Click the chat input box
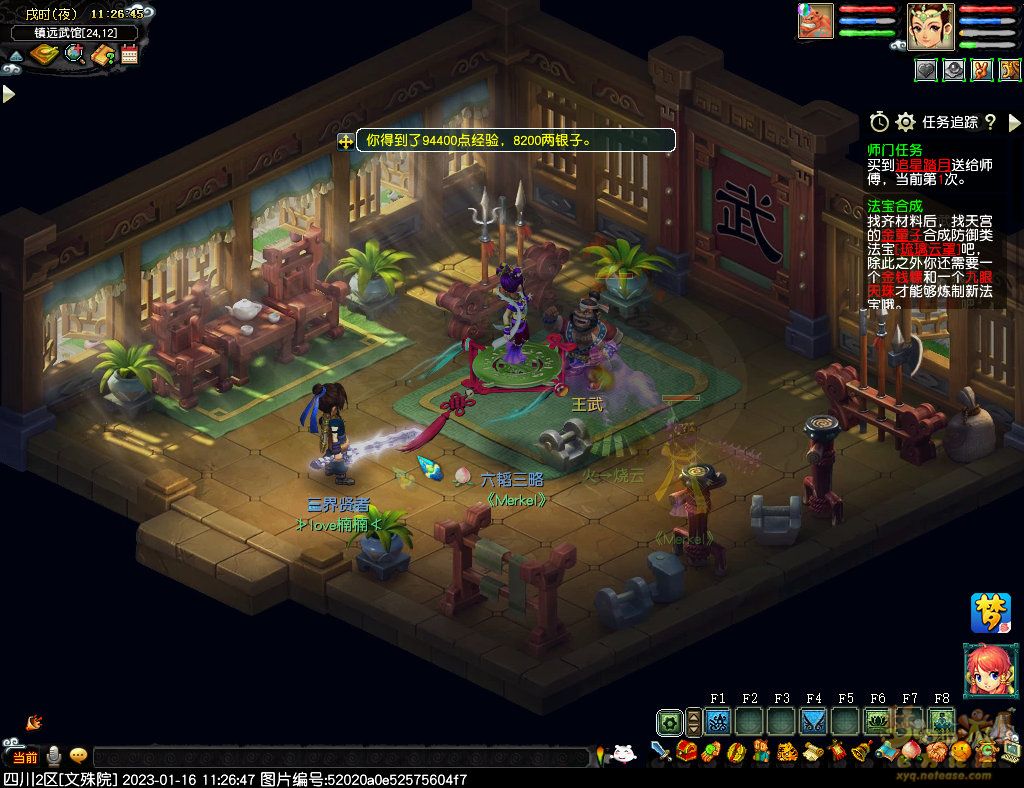This screenshot has width=1024, height=788. click(x=340, y=757)
